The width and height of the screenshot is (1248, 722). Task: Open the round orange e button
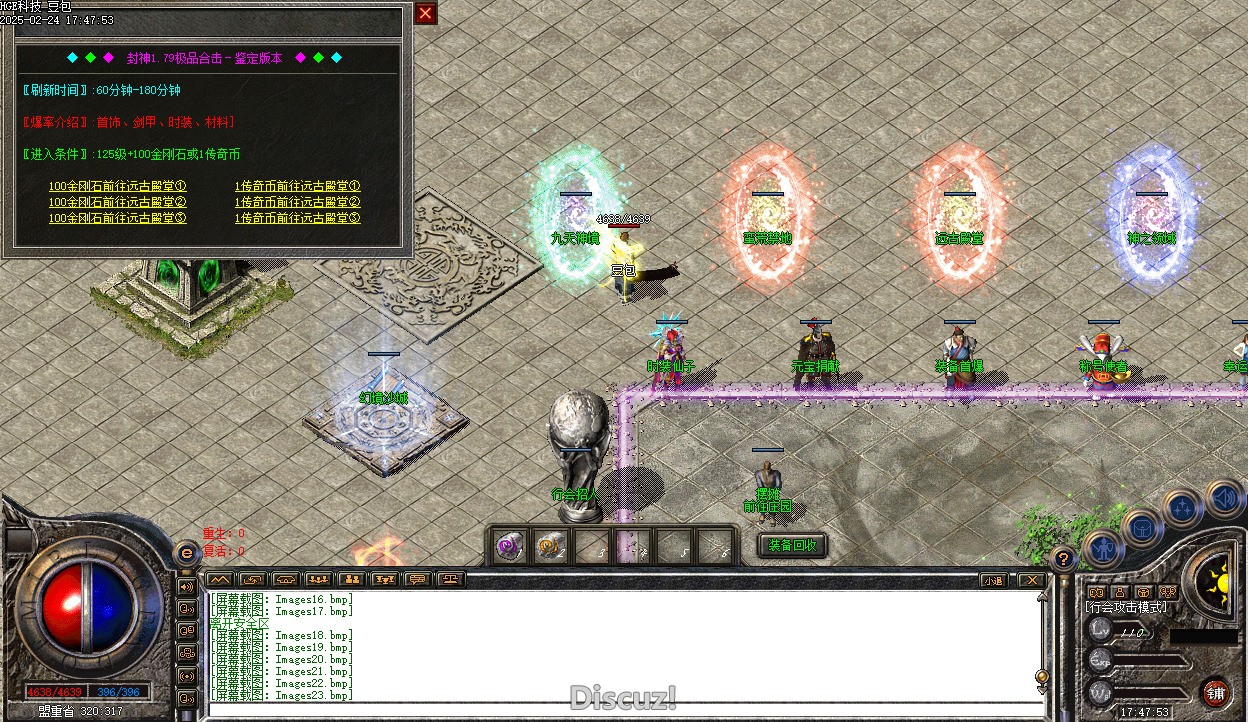coord(186,552)
